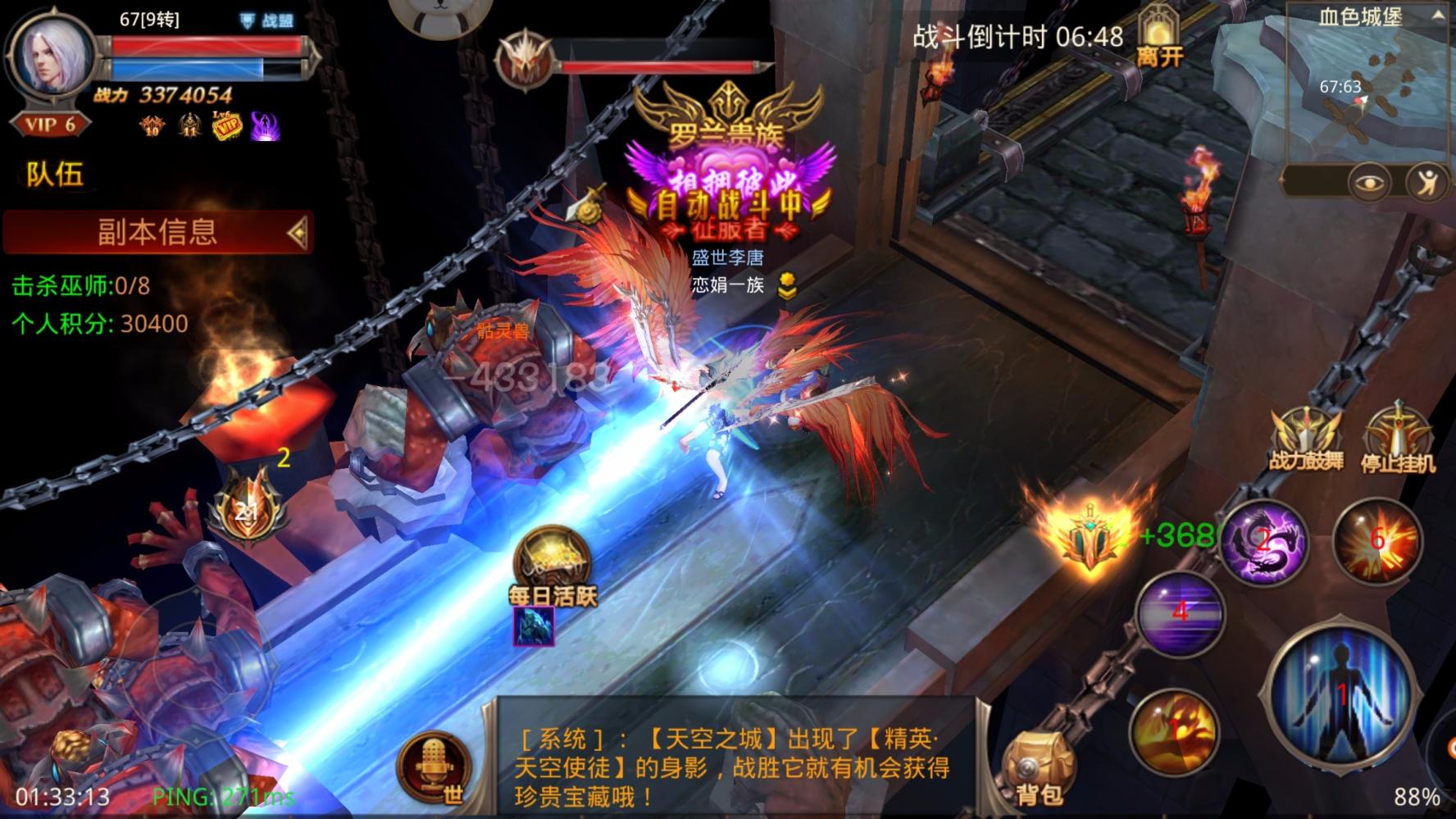Use the flaming fist skill
This screenshot has height=819, width=1456.
coord(1173,731)
